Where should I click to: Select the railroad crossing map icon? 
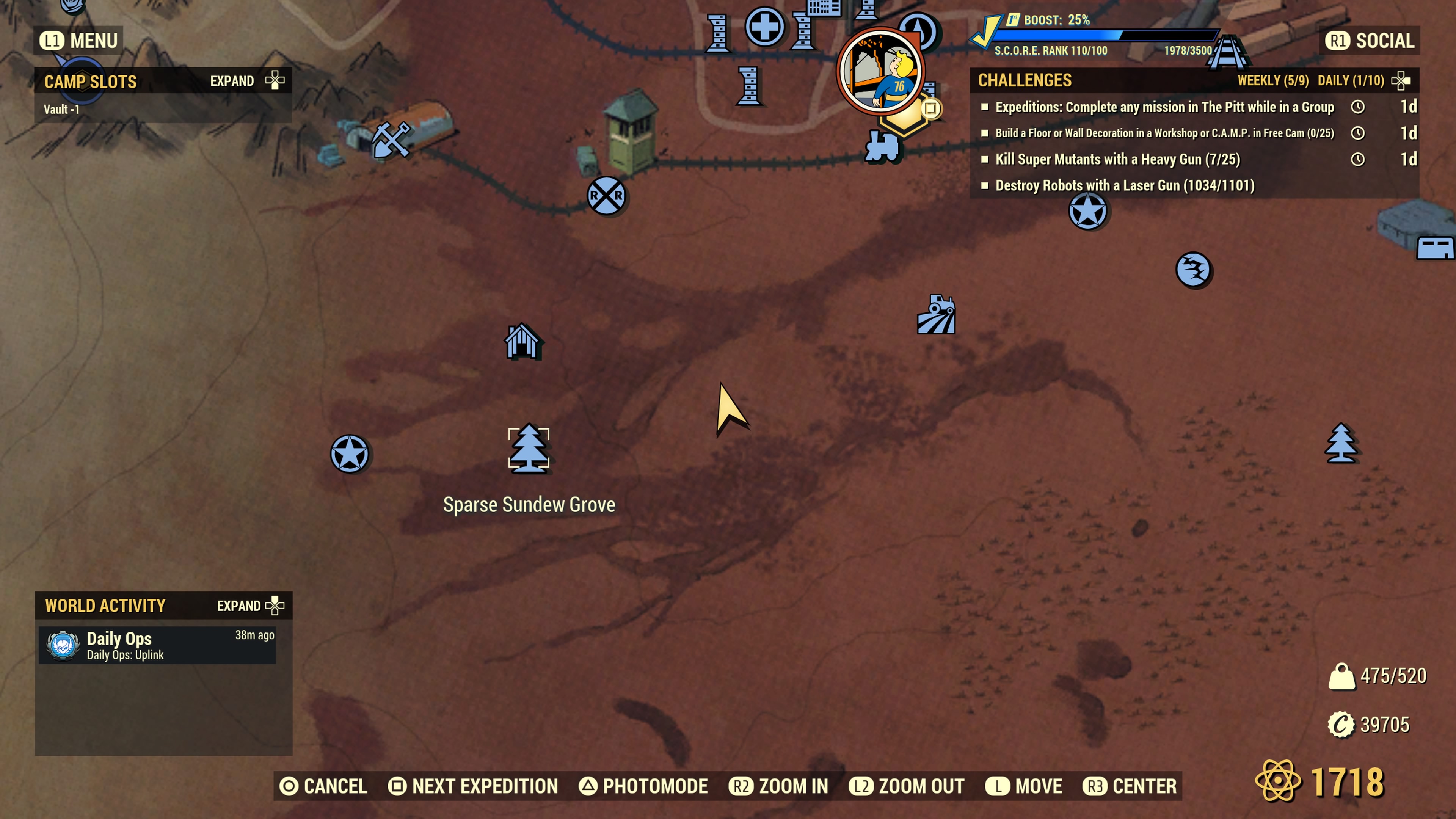(x=607, y=195)
